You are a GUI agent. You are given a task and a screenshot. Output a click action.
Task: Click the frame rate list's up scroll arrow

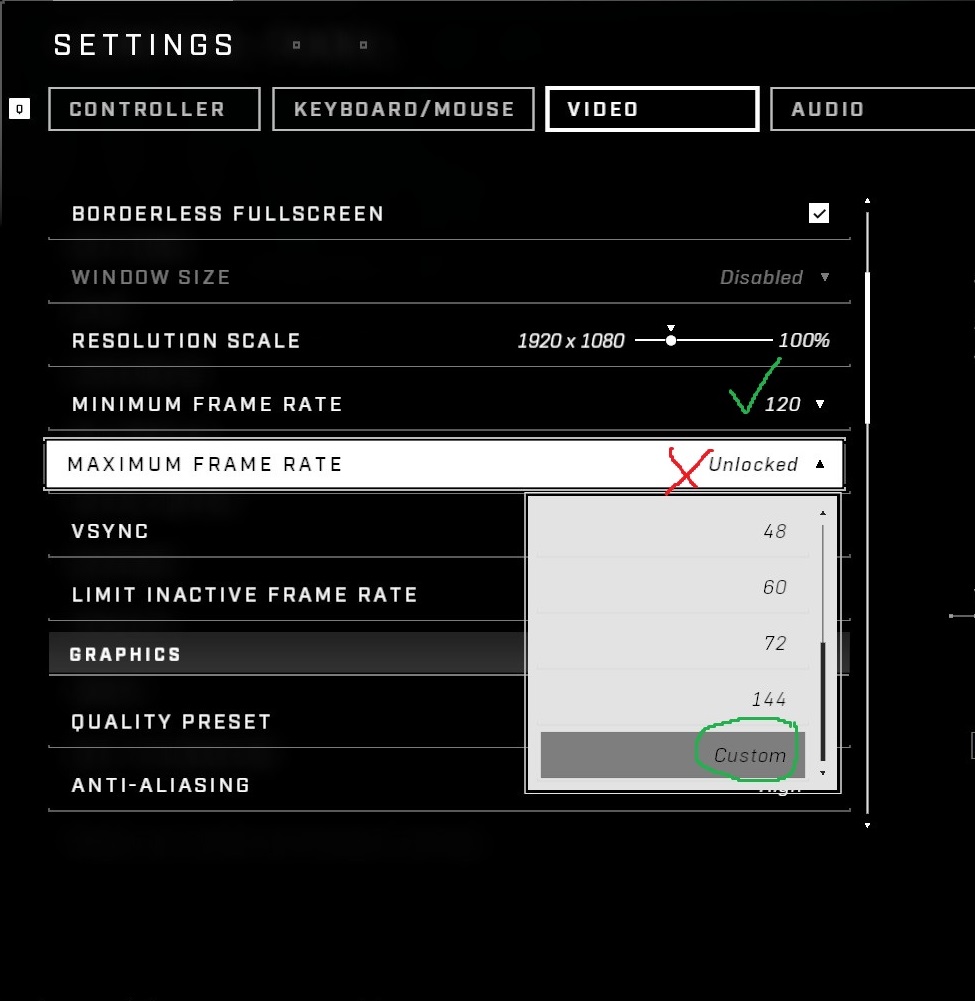(x=823, y=513)
